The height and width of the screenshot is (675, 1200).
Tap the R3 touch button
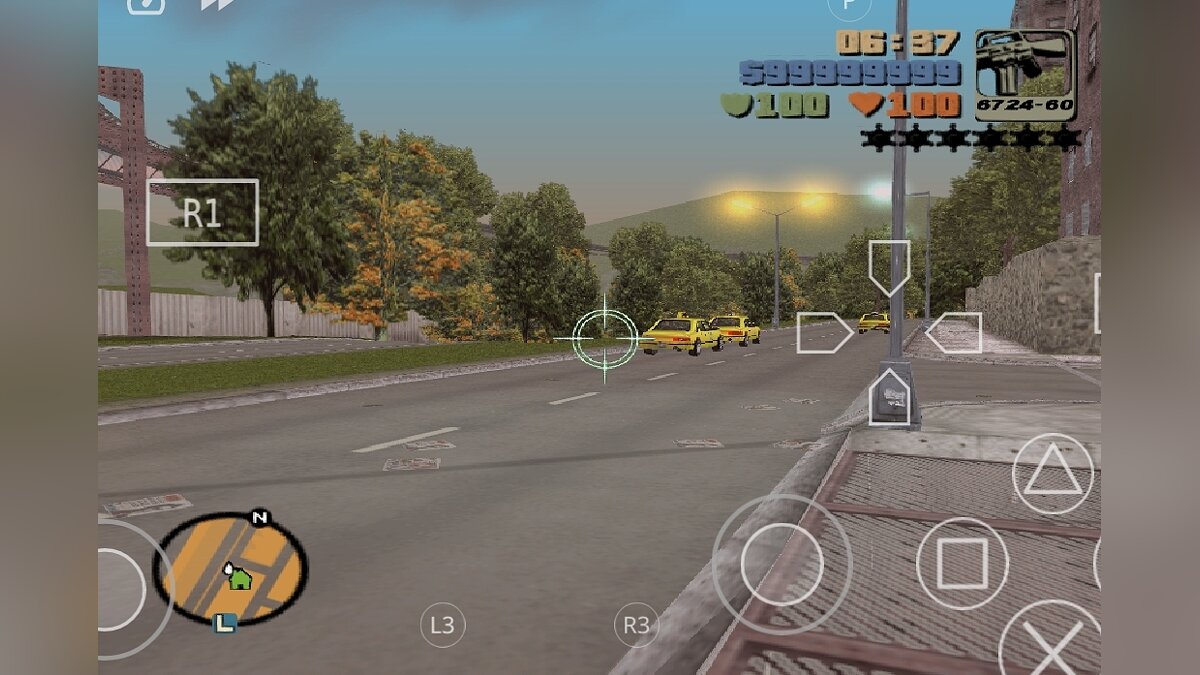click(636, 626)
